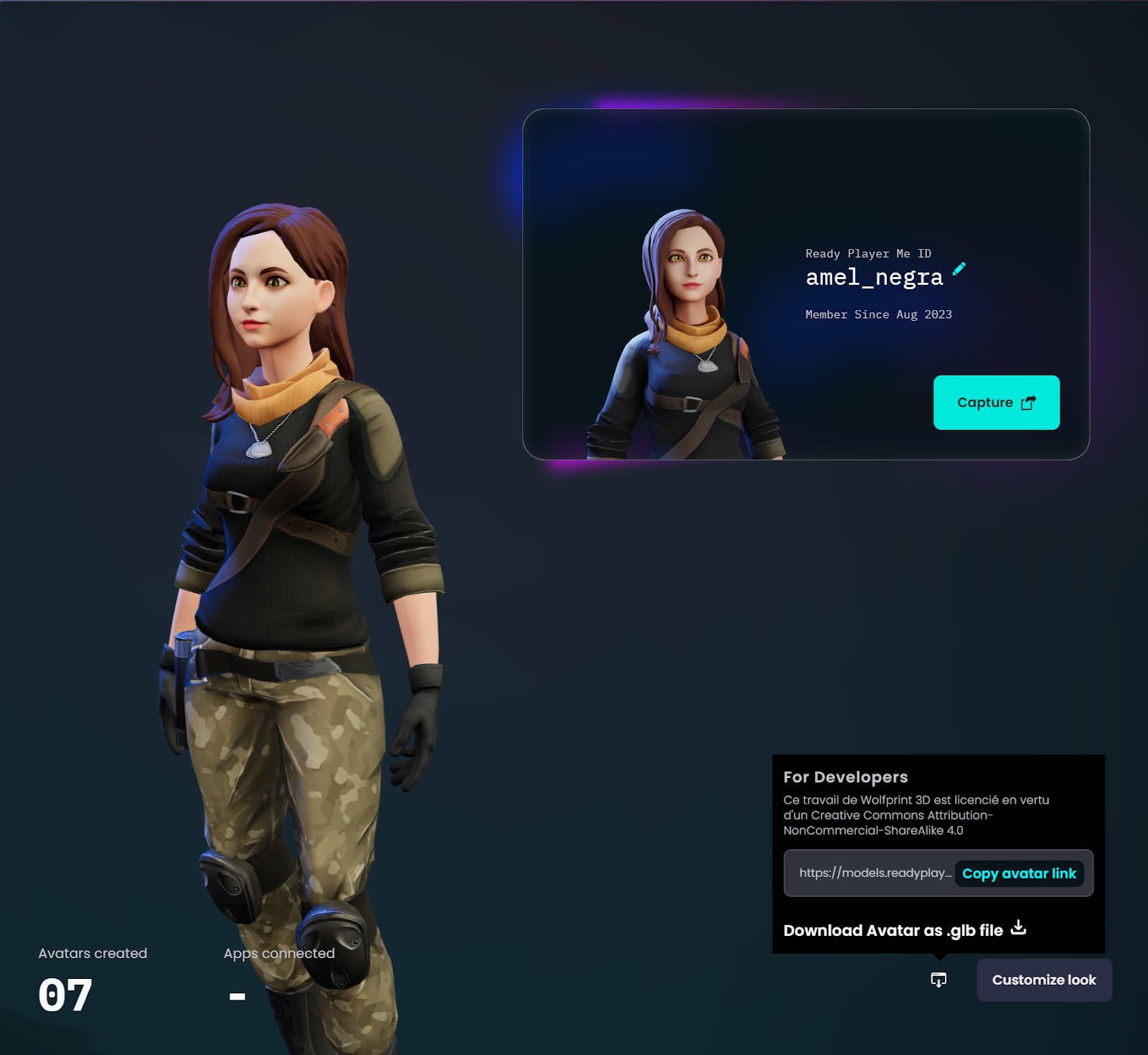Screen dimensions: 1148x1055
Task: Edit the amel_negra ID with pencil icon
Action: 959,269
